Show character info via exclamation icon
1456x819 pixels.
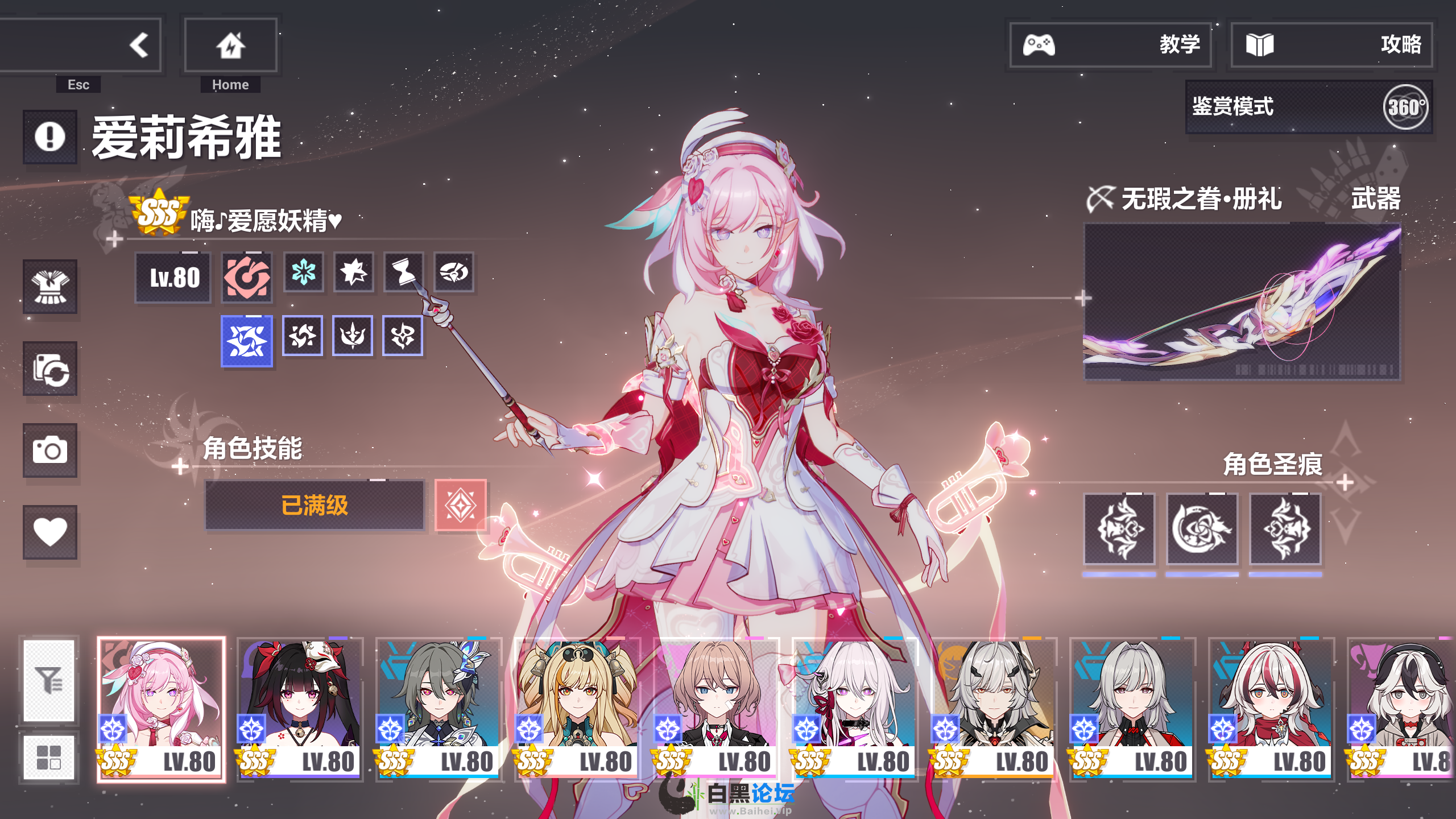(50, 137)
